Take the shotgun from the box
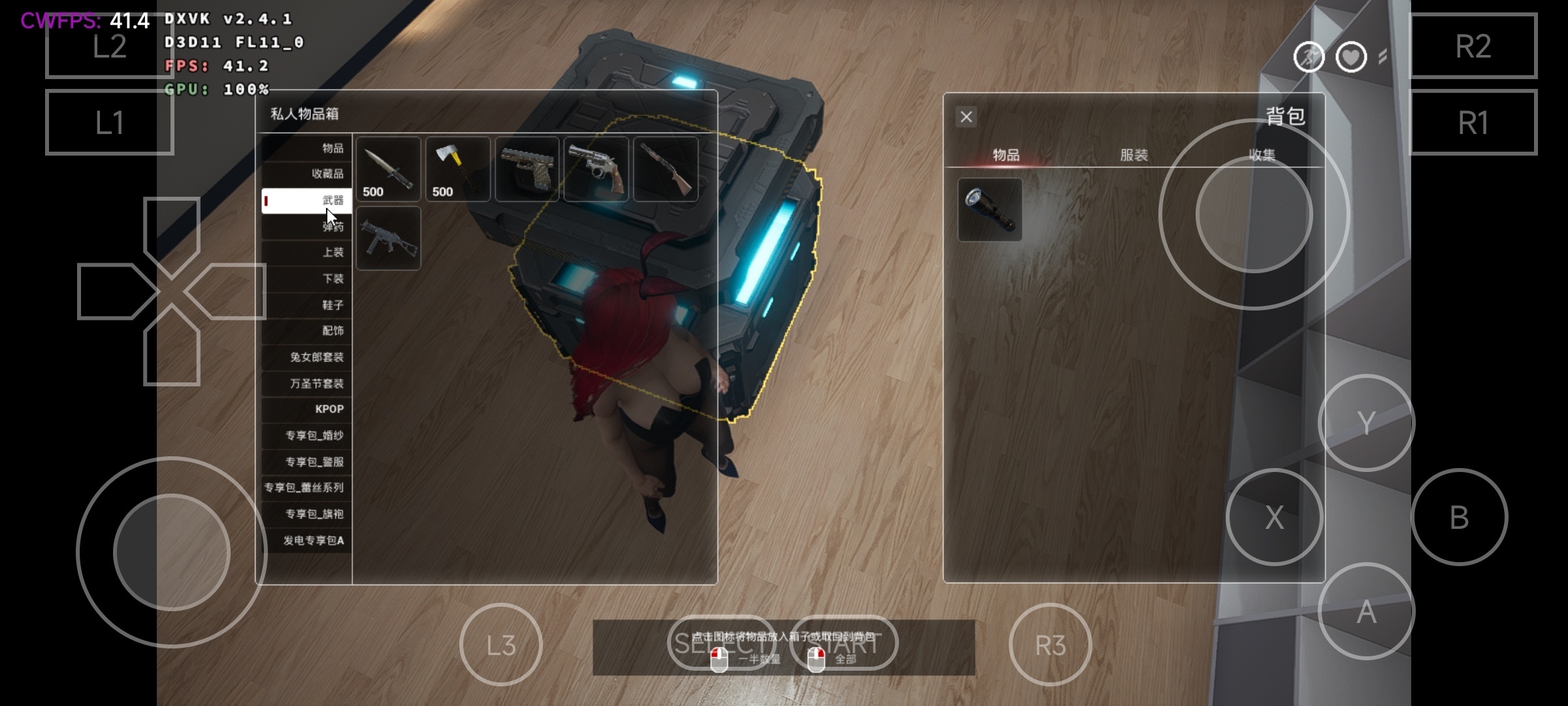Screen dimensions: 1568x706 pos(666,169)
